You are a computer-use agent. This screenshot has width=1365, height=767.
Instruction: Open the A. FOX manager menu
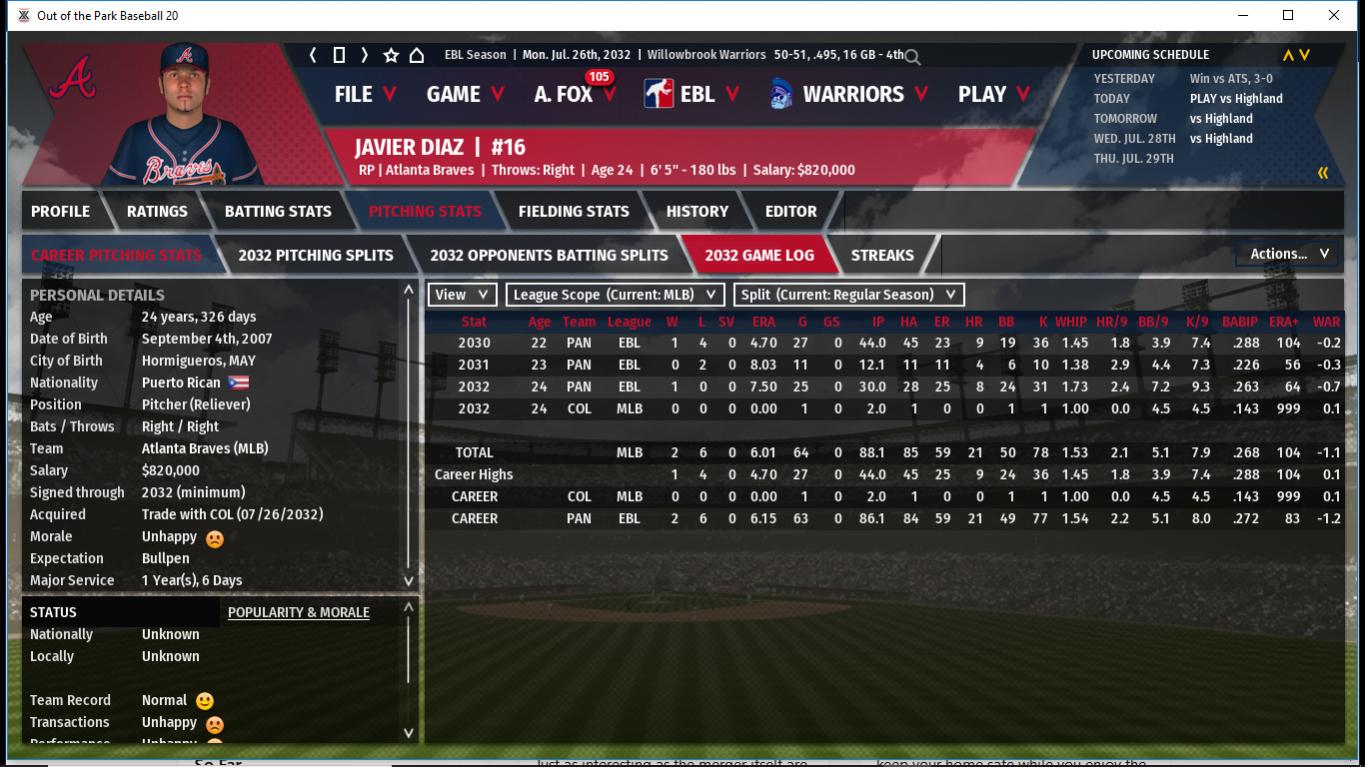pos(574,94)
